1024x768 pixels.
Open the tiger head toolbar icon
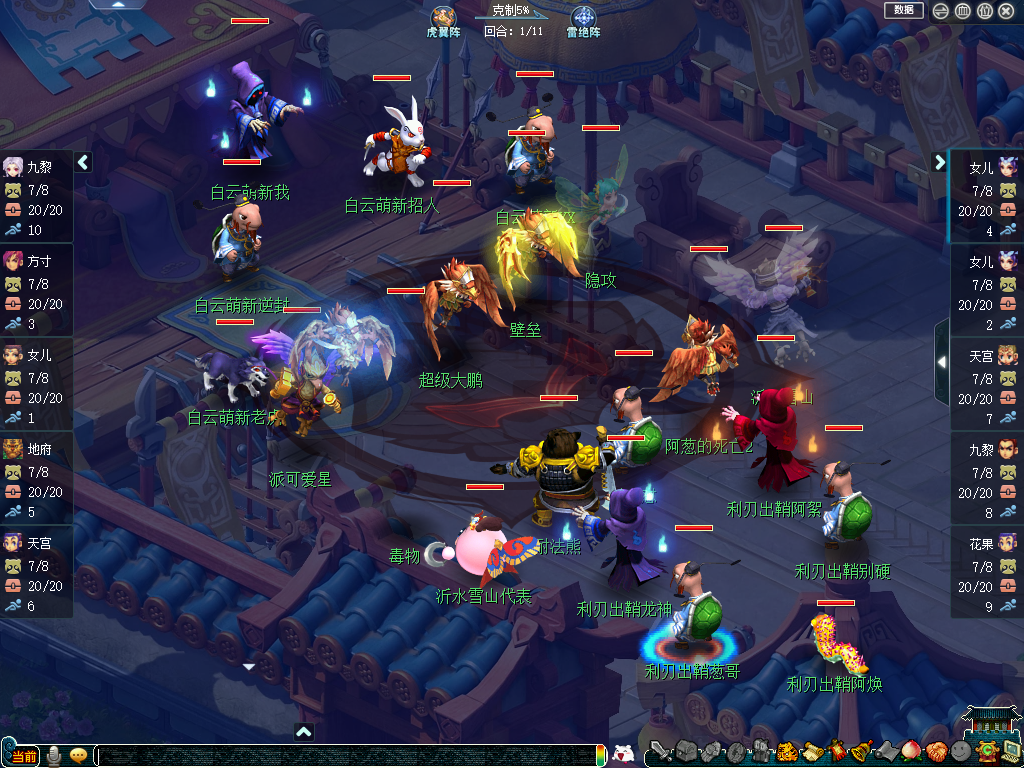[x=787, y=752]
